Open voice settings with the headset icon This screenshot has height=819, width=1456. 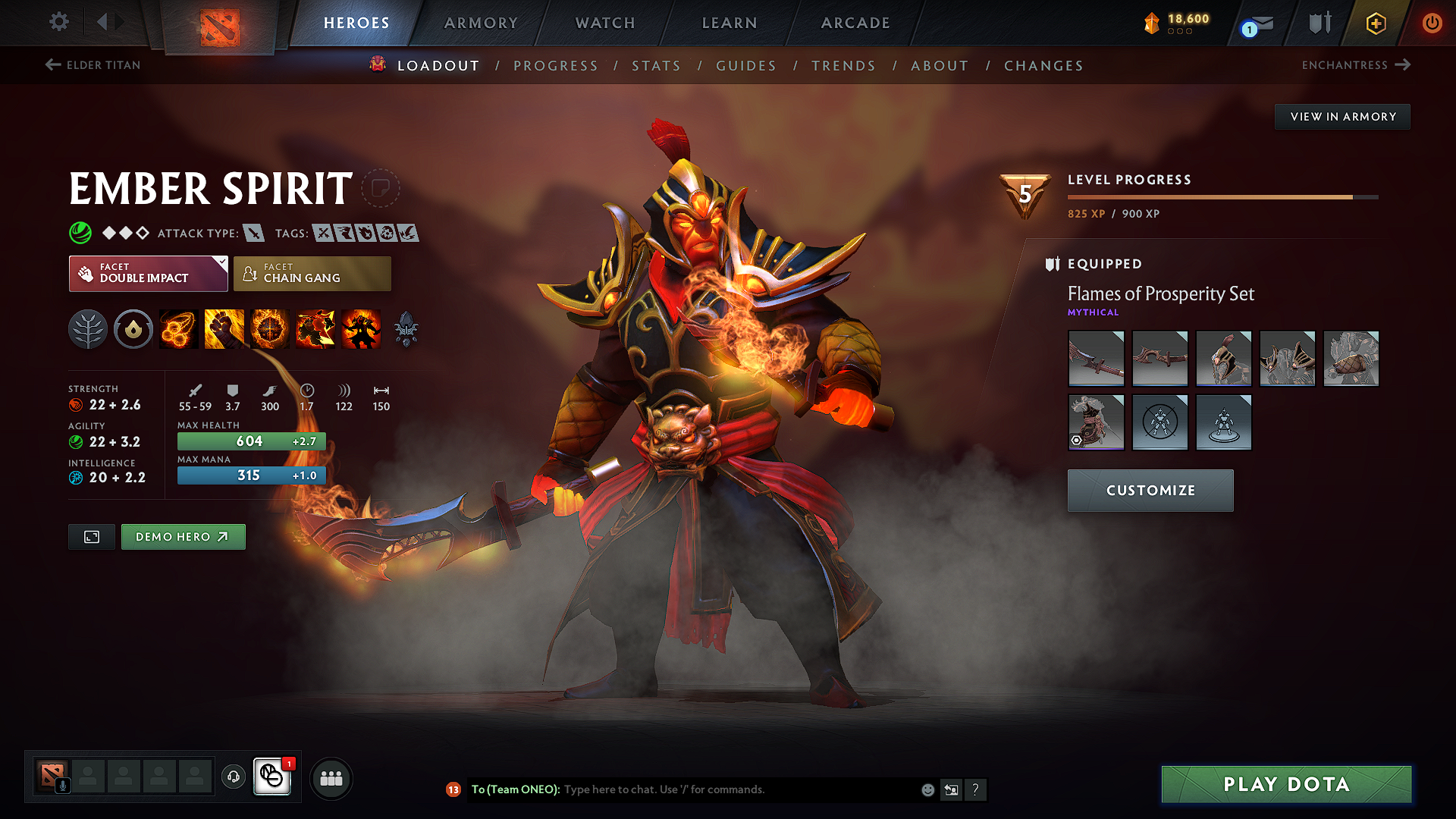[x=233, y=778]
